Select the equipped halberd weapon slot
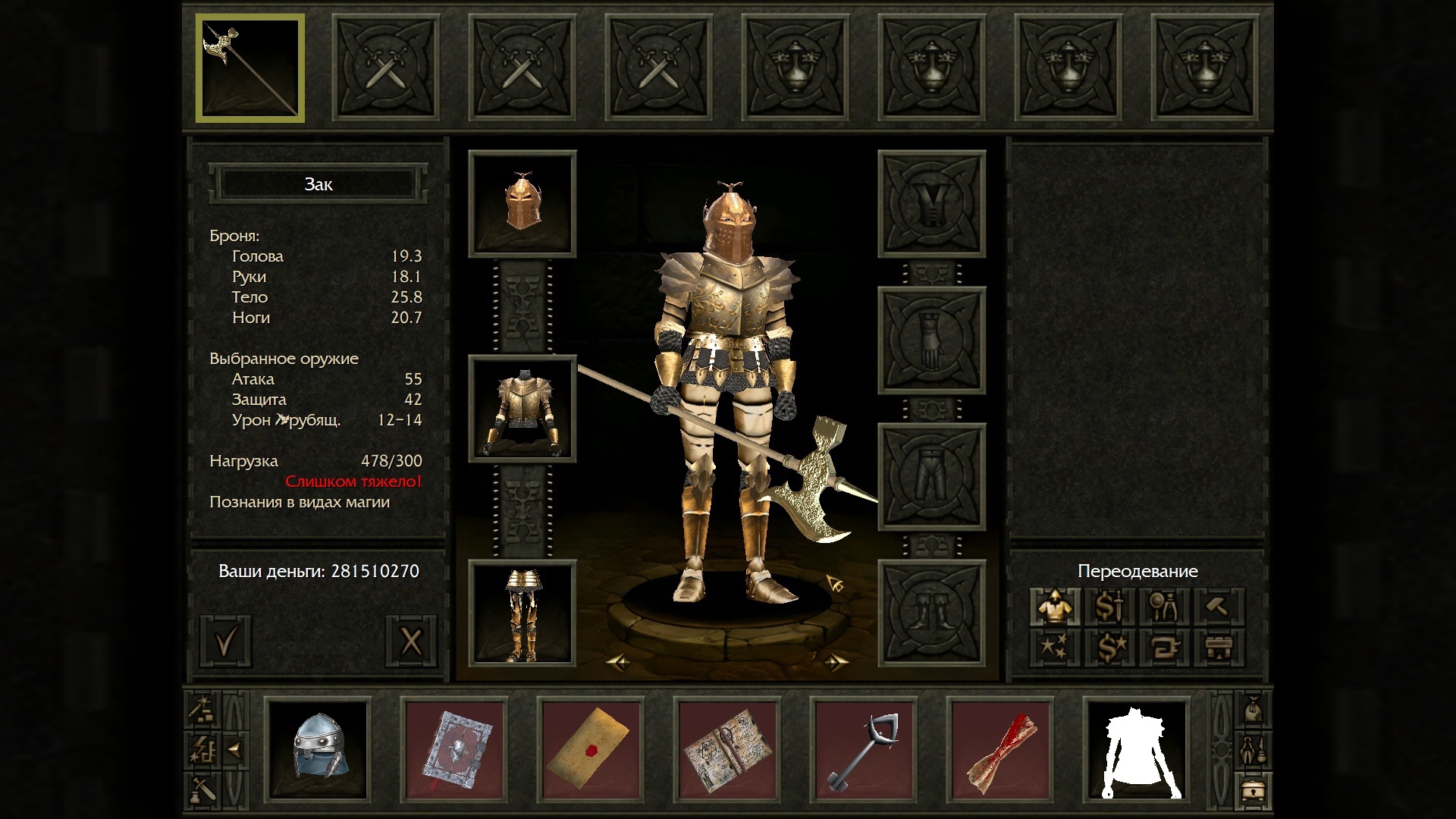The height and width of the screenshot is (819, 1456). 250,68
